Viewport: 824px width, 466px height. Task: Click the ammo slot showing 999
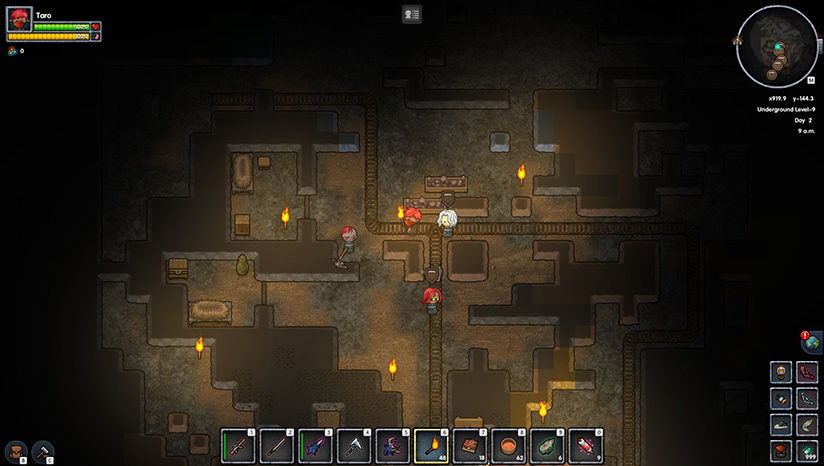[807, 450]
